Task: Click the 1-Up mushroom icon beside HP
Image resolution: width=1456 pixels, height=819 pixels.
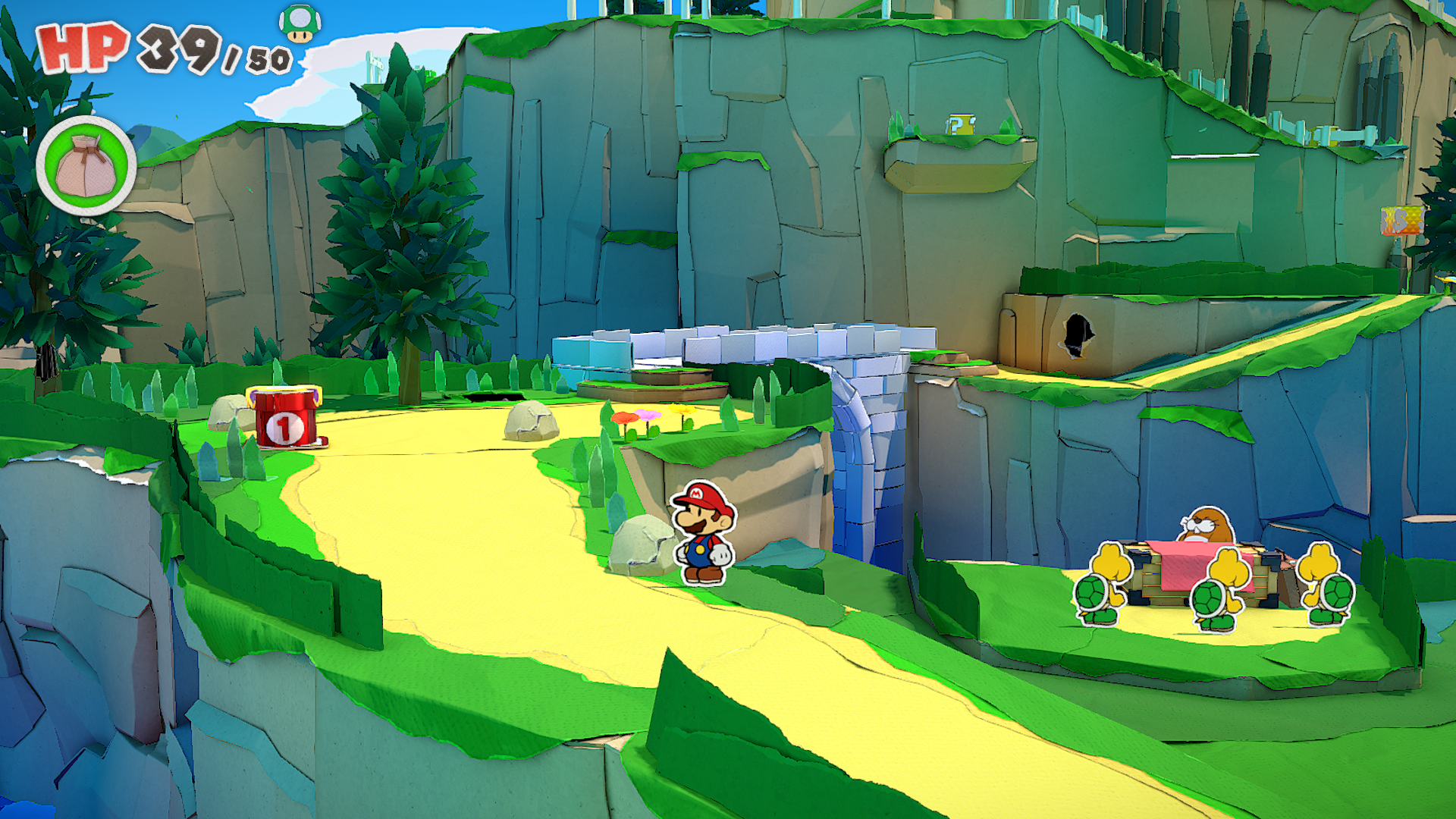Action: click(300, 24)
